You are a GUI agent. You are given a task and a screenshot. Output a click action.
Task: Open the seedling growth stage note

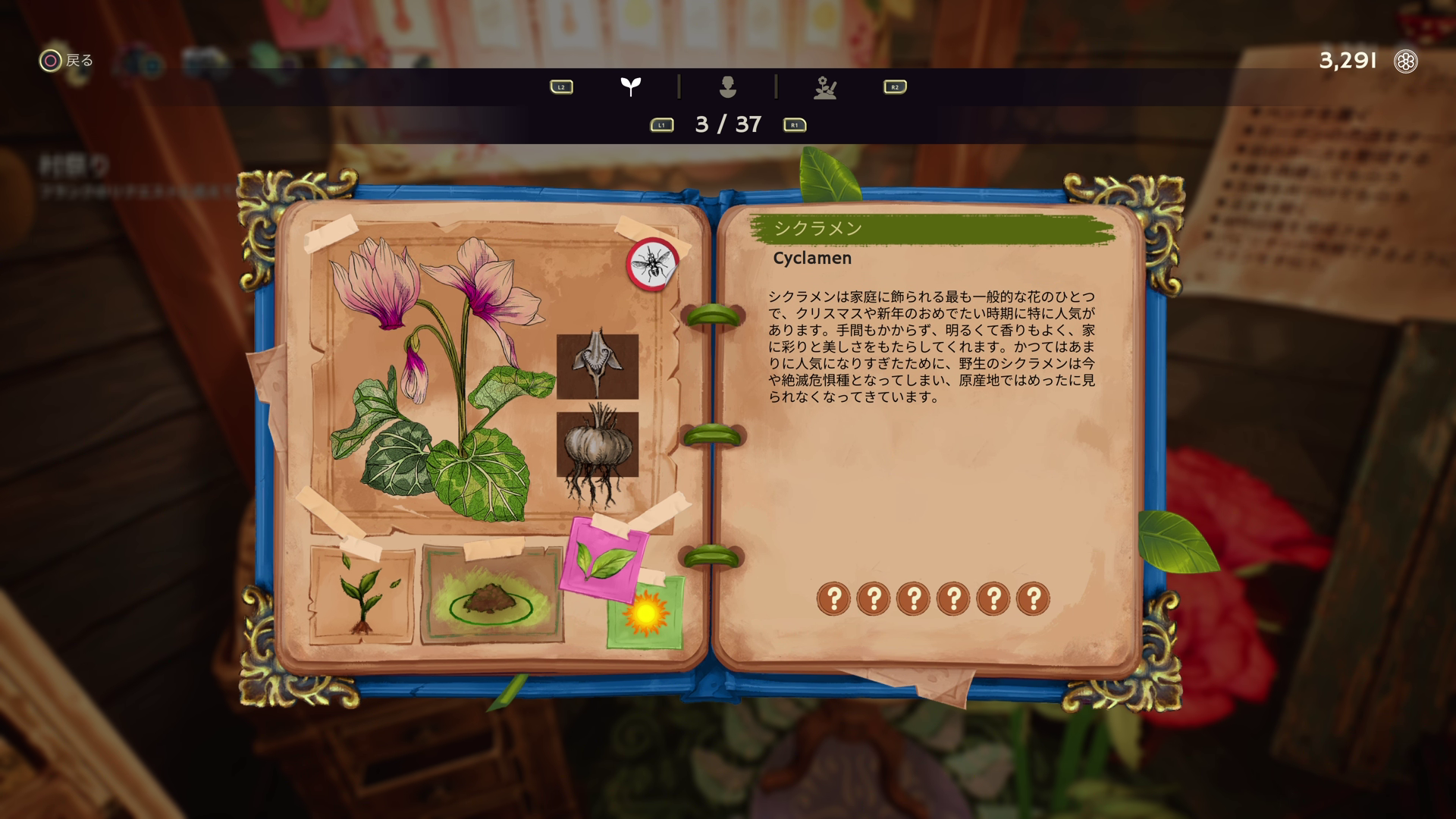[x=361, y=595]
